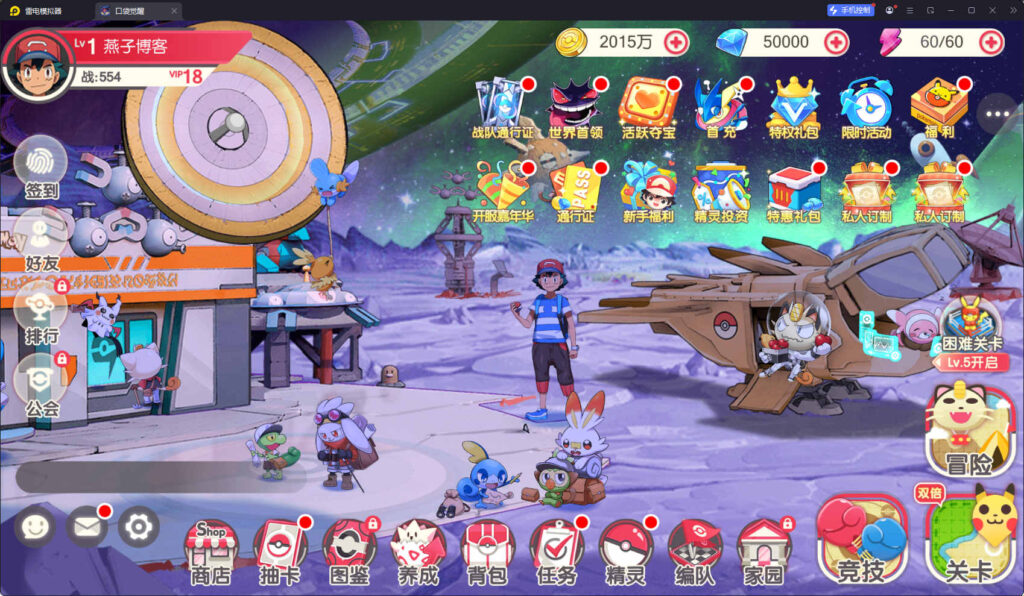
Task: Open the 限时活动 limited-time event
Action: tap(865, 106)
